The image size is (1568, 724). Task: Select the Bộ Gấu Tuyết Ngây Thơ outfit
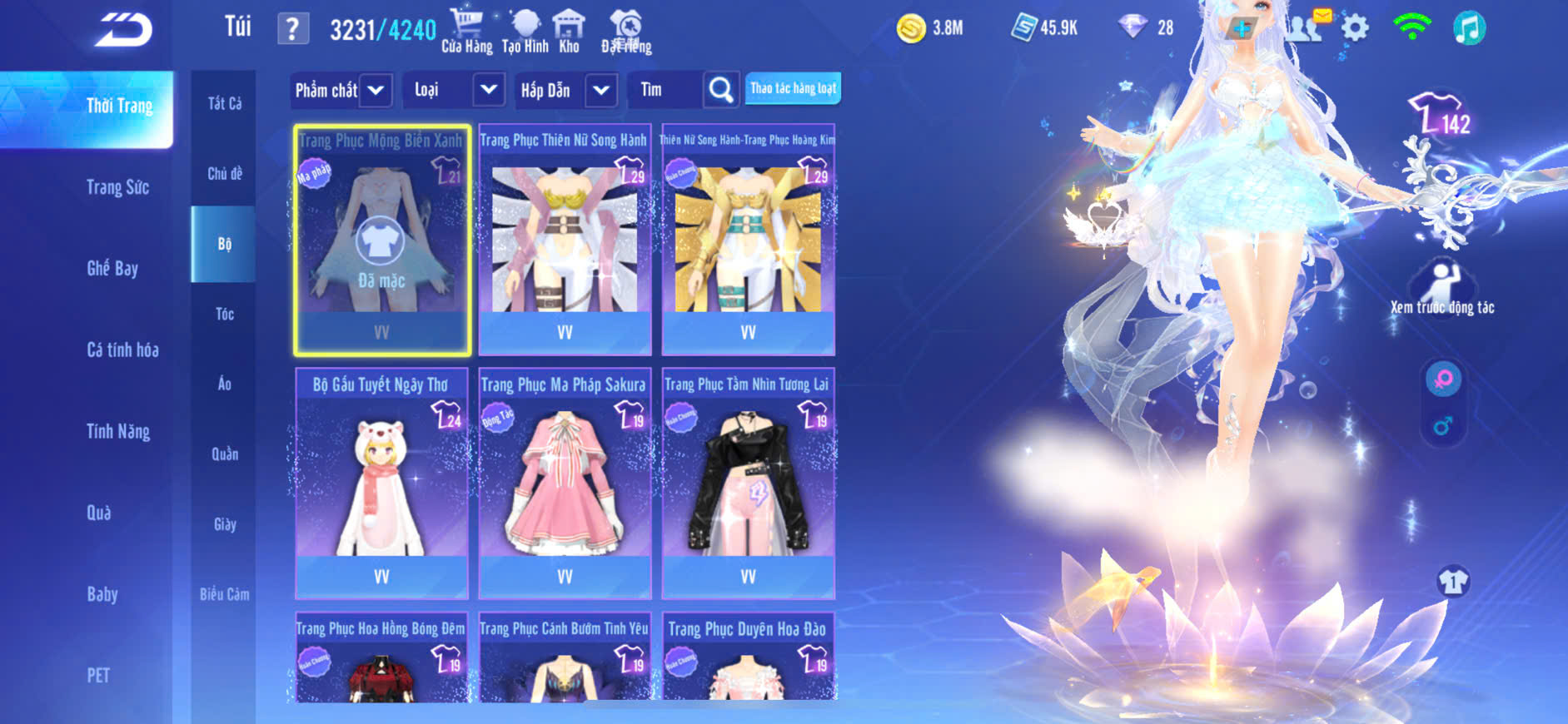(381, 483)
